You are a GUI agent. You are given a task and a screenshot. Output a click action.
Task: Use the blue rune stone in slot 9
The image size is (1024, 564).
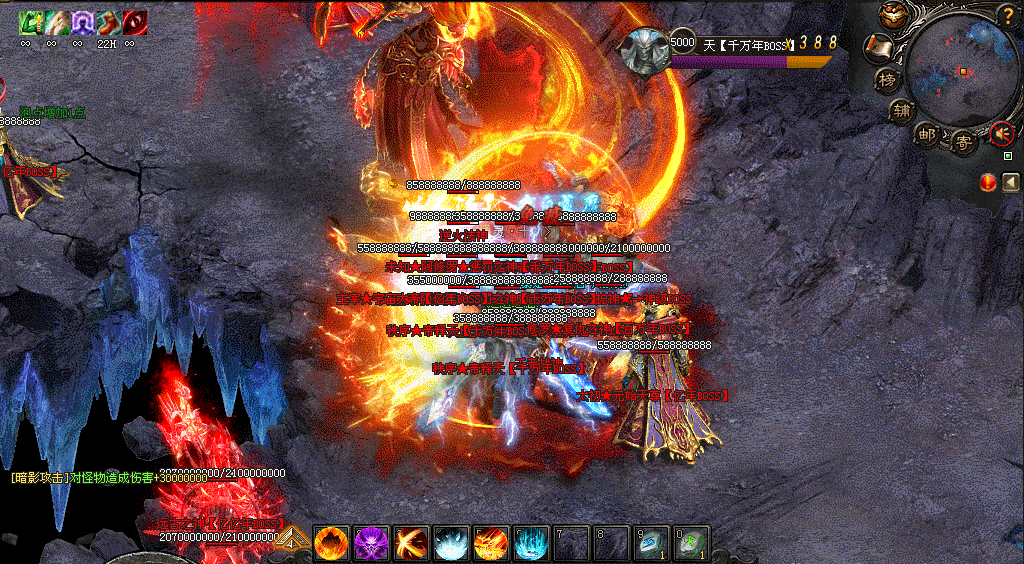pos(650,543)
